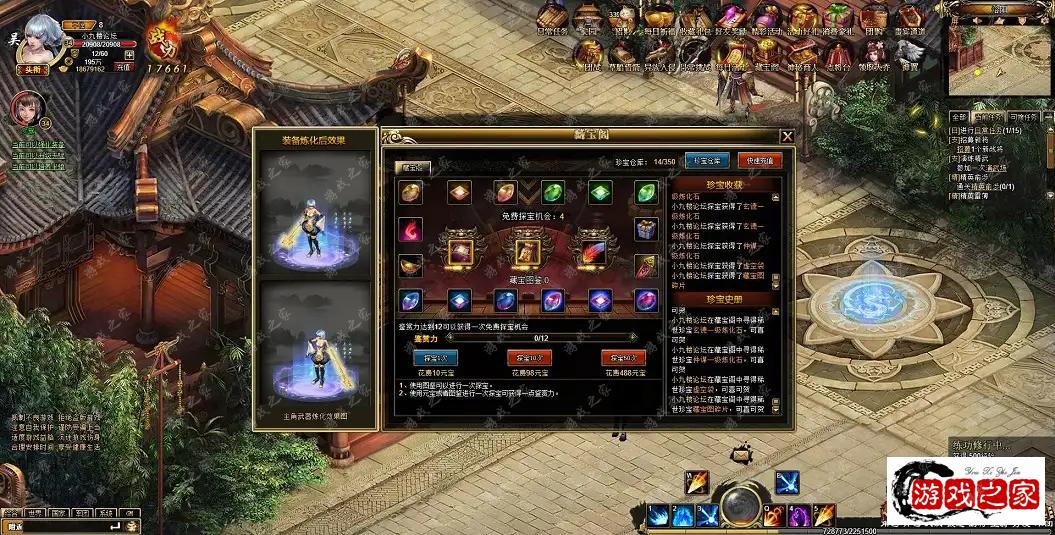Open the 日常任务 daily quest icon
The image size is (1055, 535).
tap(552, 18)
